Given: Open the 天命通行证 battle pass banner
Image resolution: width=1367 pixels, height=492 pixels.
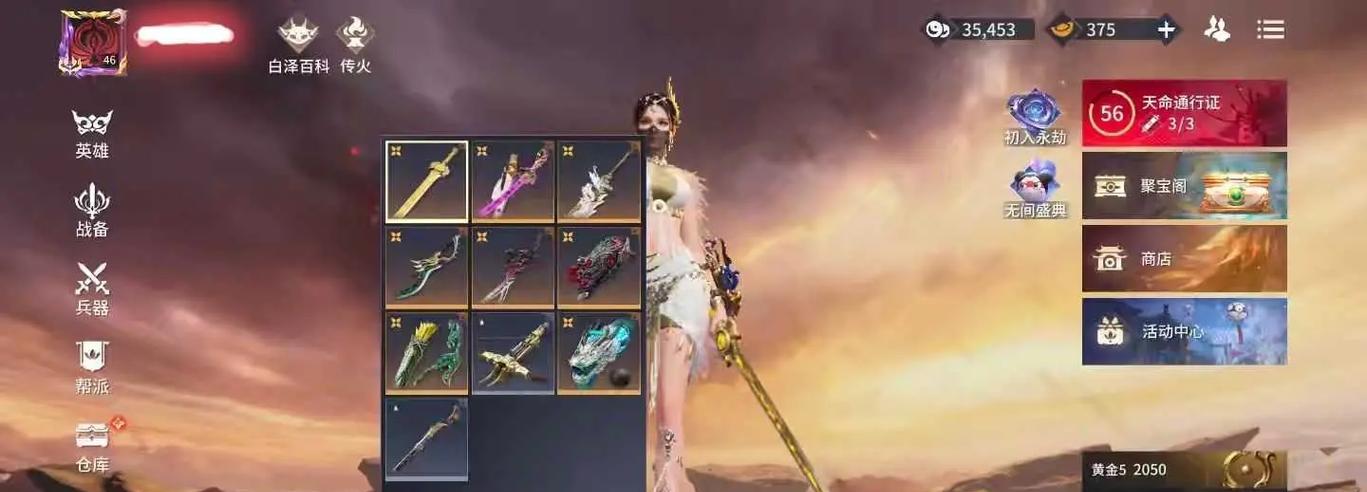Looking at the screenshot, I should tap(1184, 113).
